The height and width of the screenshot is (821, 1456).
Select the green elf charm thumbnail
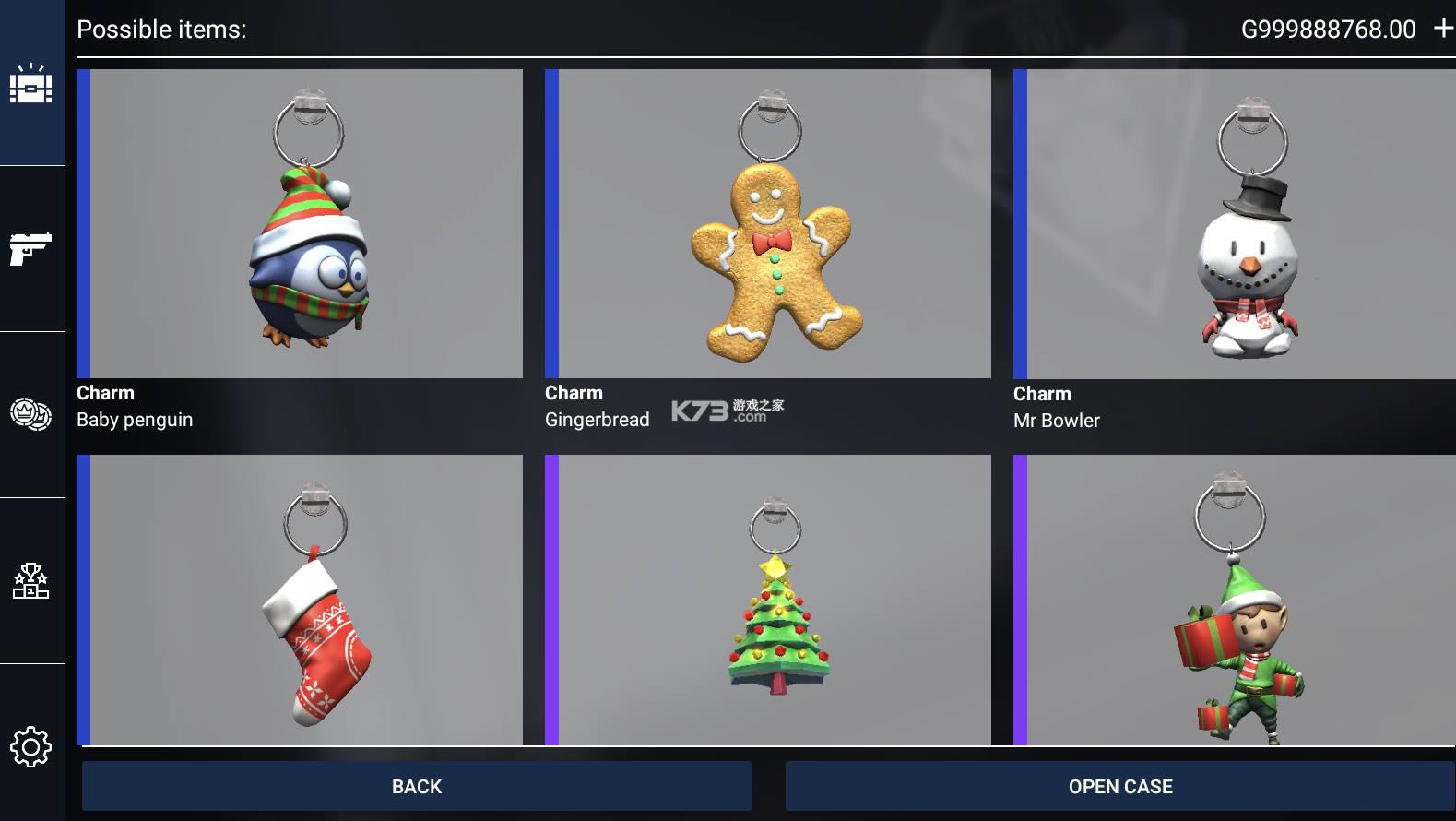pos(1236,600)
